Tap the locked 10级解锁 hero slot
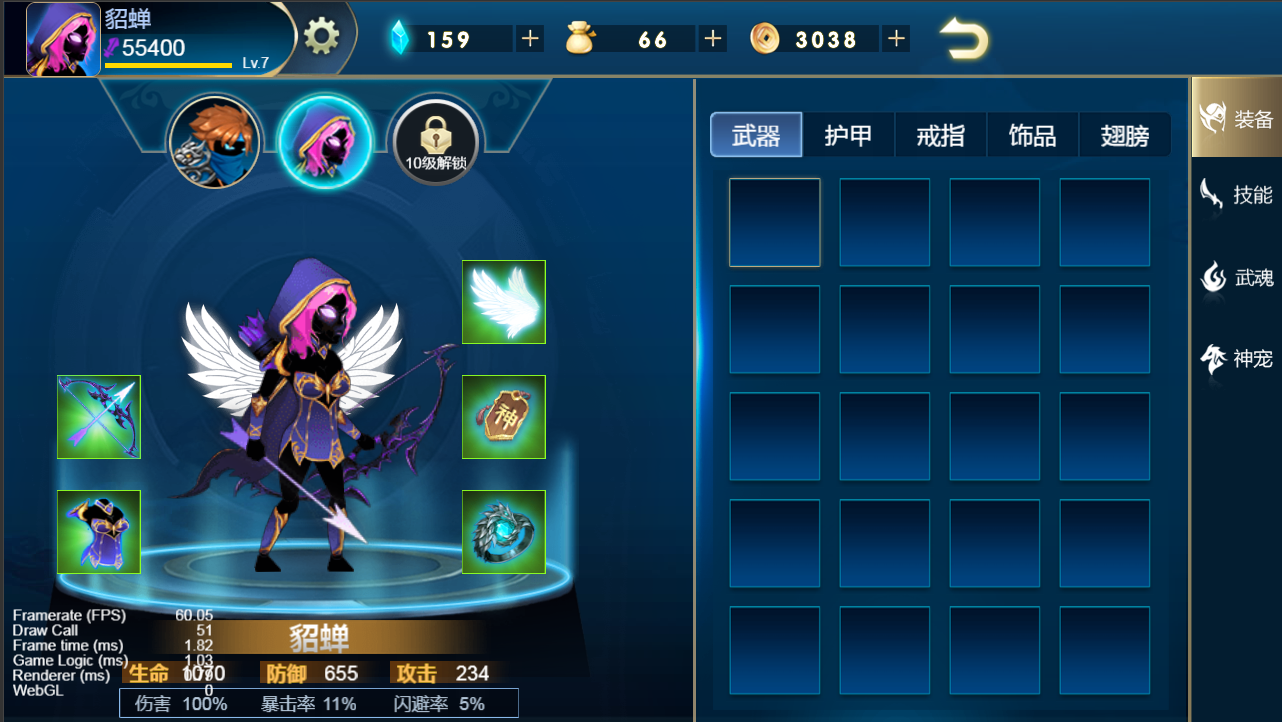 [434, 141]
